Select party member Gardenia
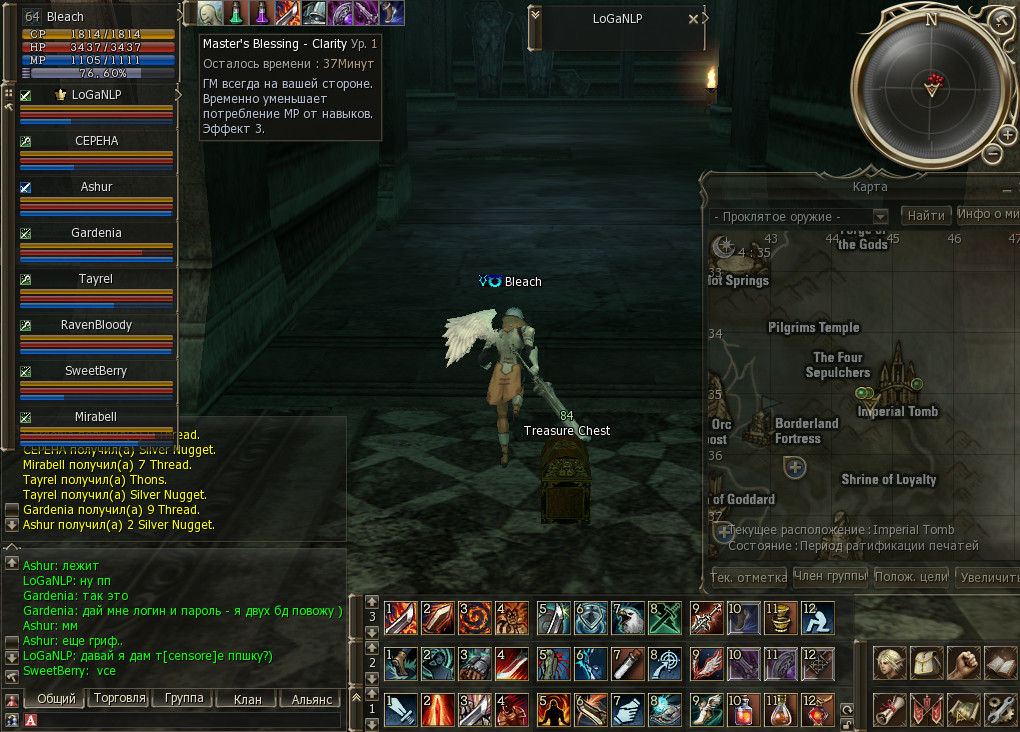The width and height of the screenshot is (1020, 732). tap(96, 233)
